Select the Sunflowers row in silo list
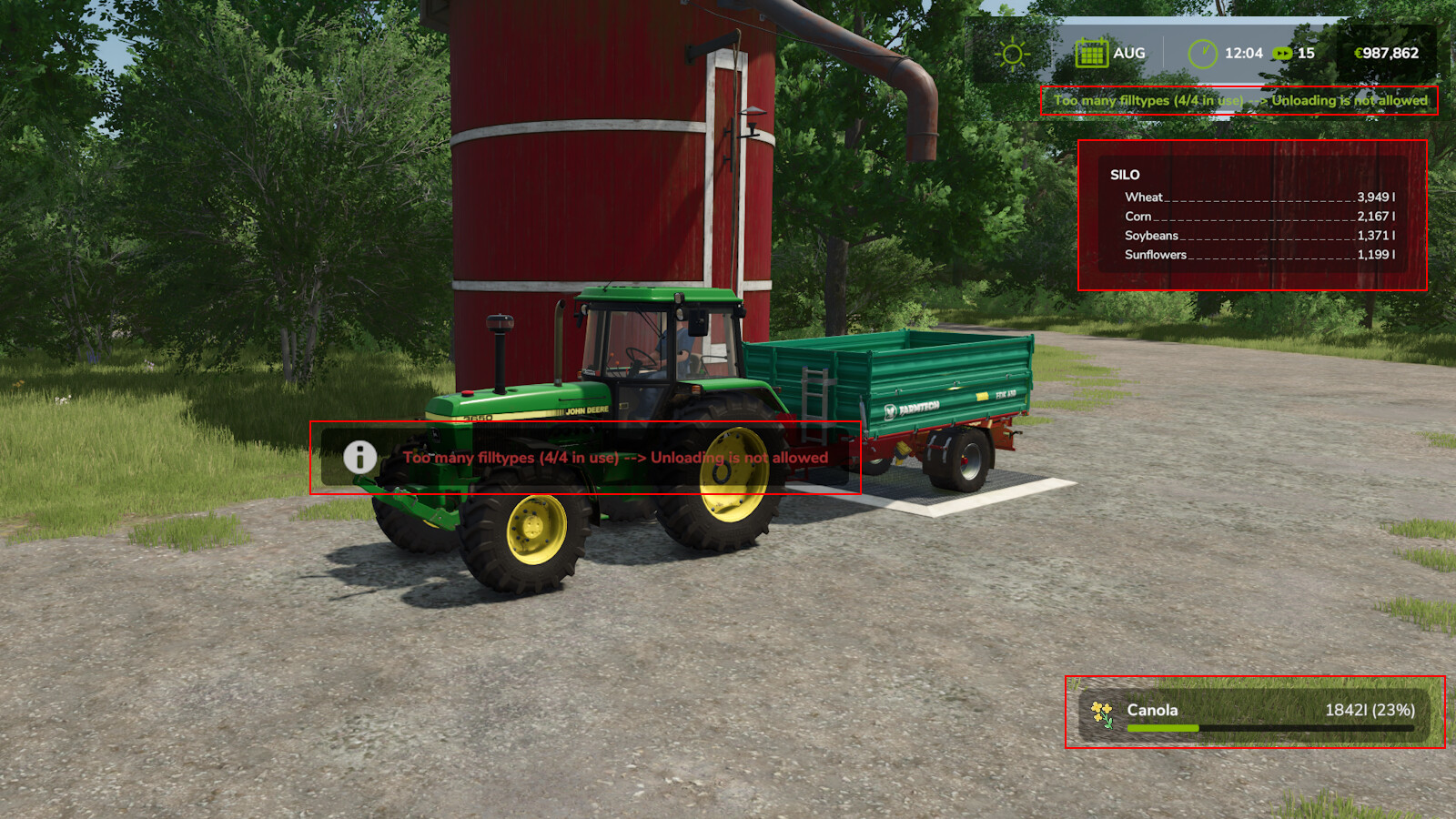Screen dimensions: 1456x819 [1259, 255]
